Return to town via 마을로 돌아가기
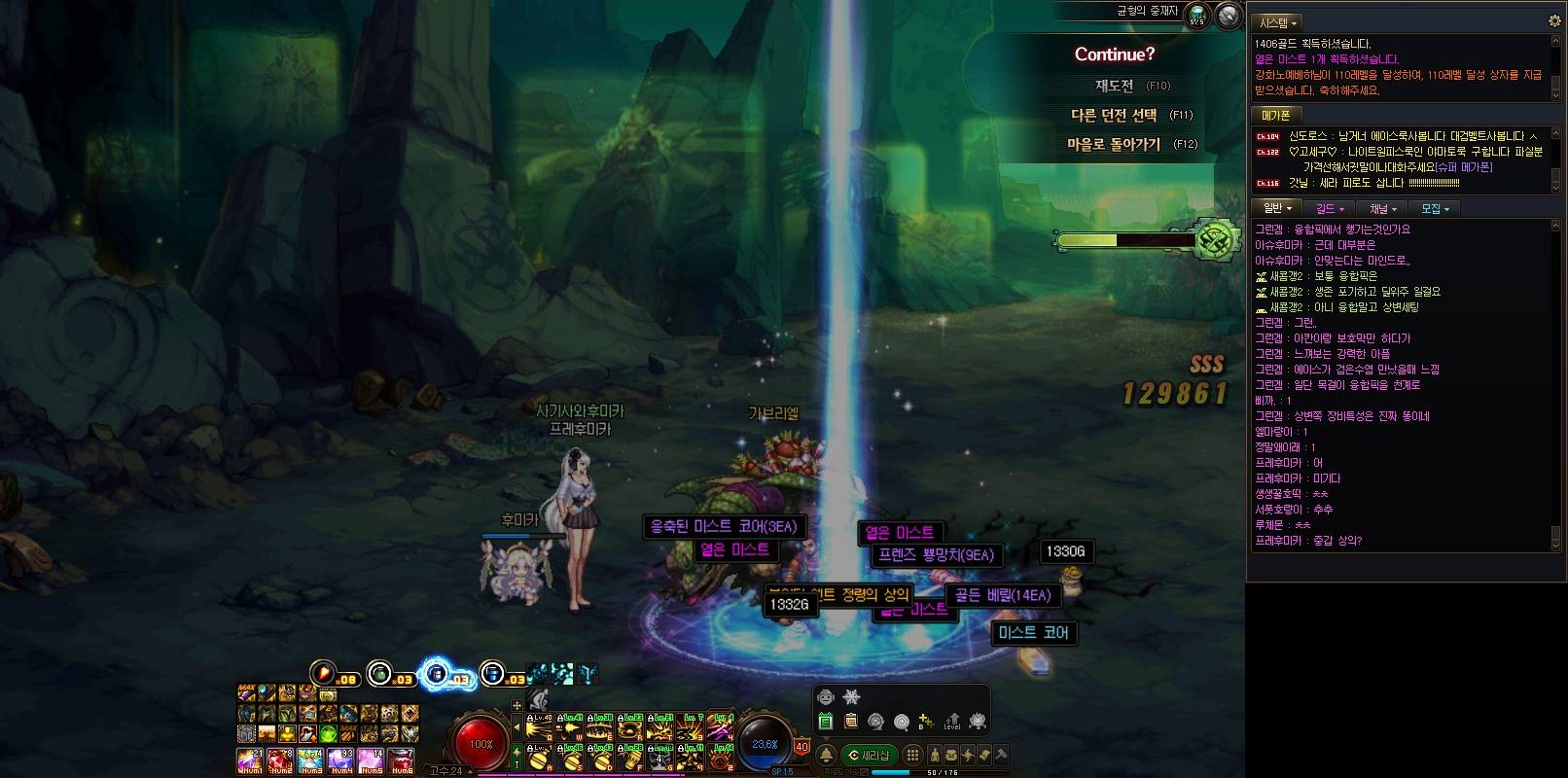1568x778 pixels. coord(1115,144)
